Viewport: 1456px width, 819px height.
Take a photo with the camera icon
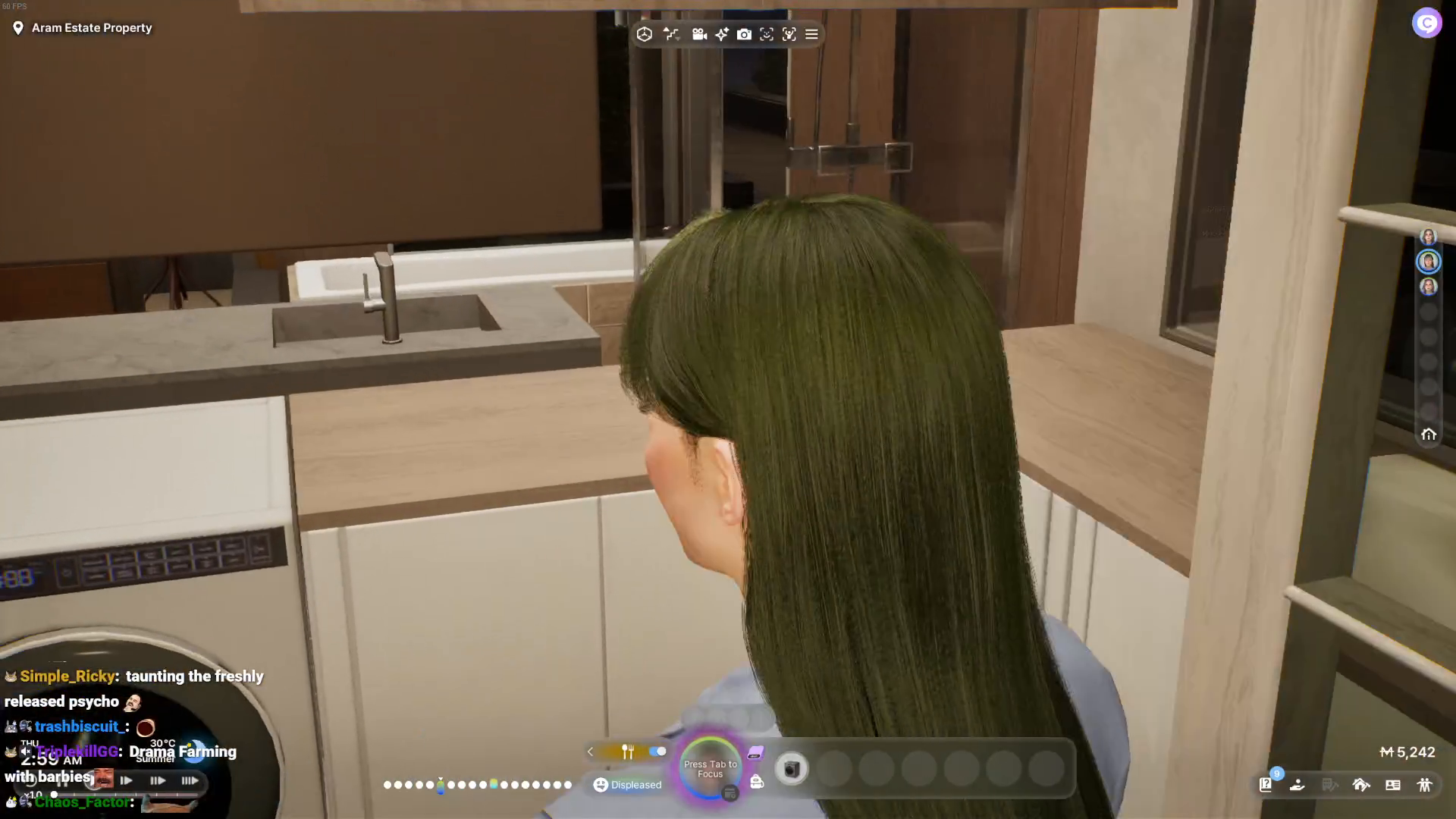click(x=744, y=34)
